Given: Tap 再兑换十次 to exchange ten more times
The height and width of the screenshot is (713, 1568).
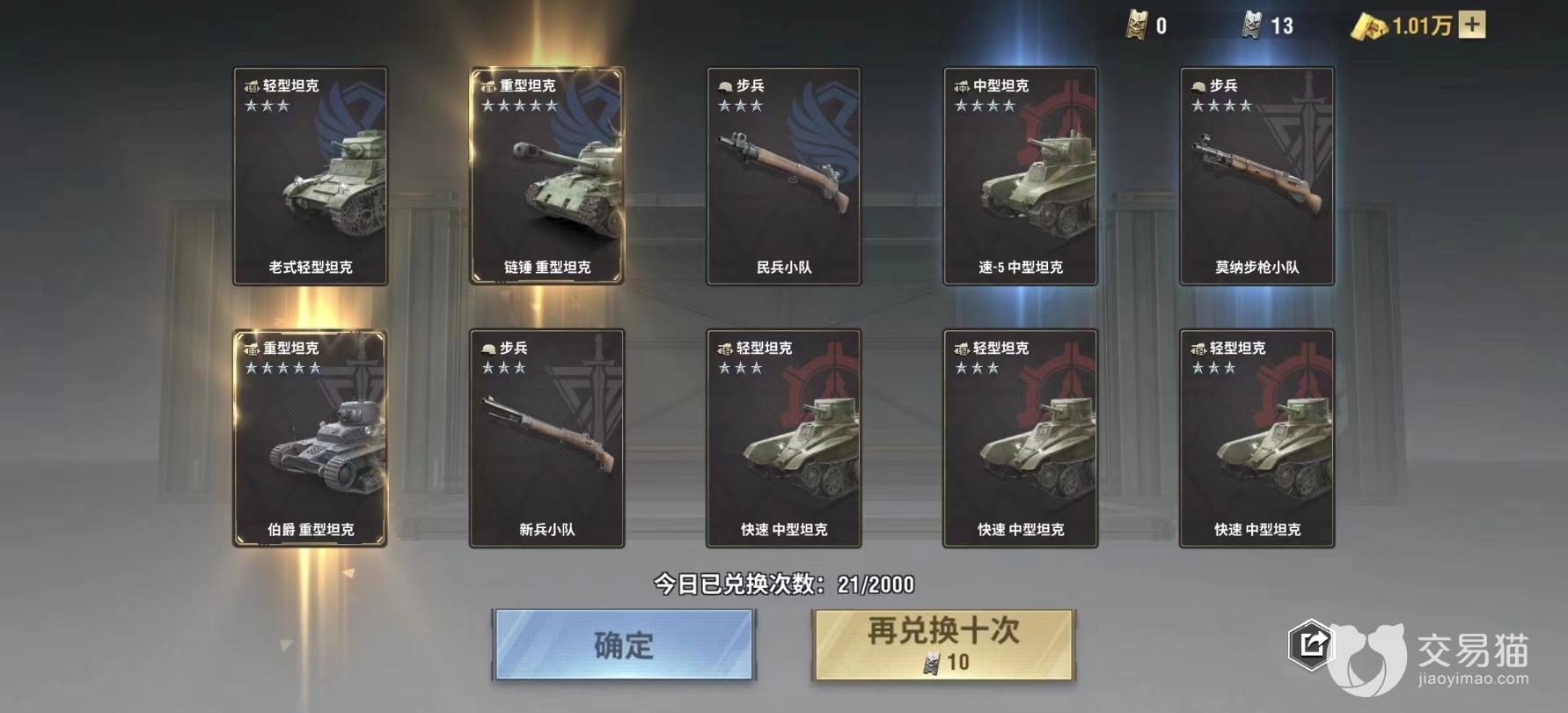Looking at the screenshot, I should click(x=943, y=644).
